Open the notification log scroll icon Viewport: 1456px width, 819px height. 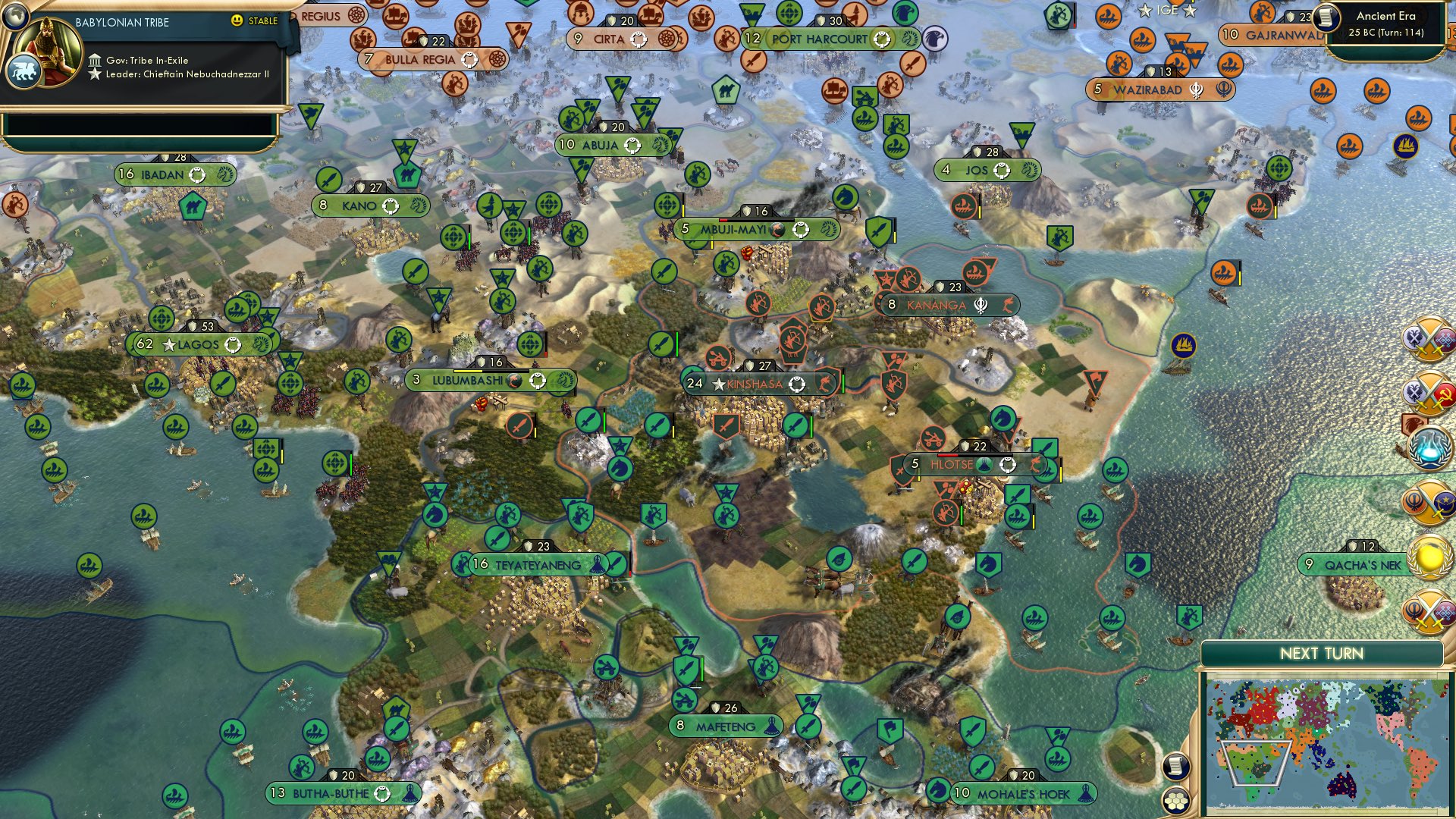click(x=1177, y=767)
